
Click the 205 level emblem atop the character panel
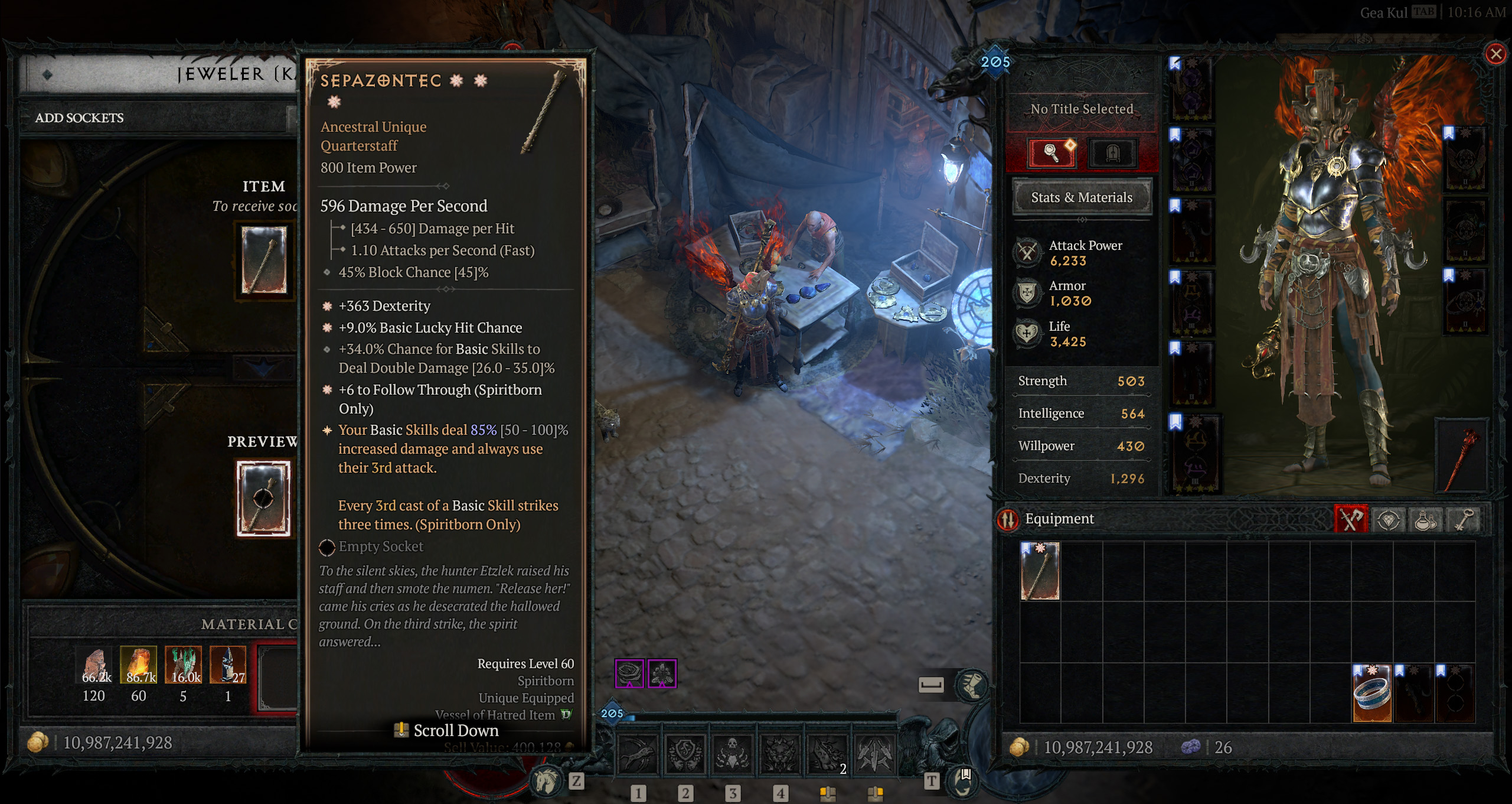click(x=995, y=61)
